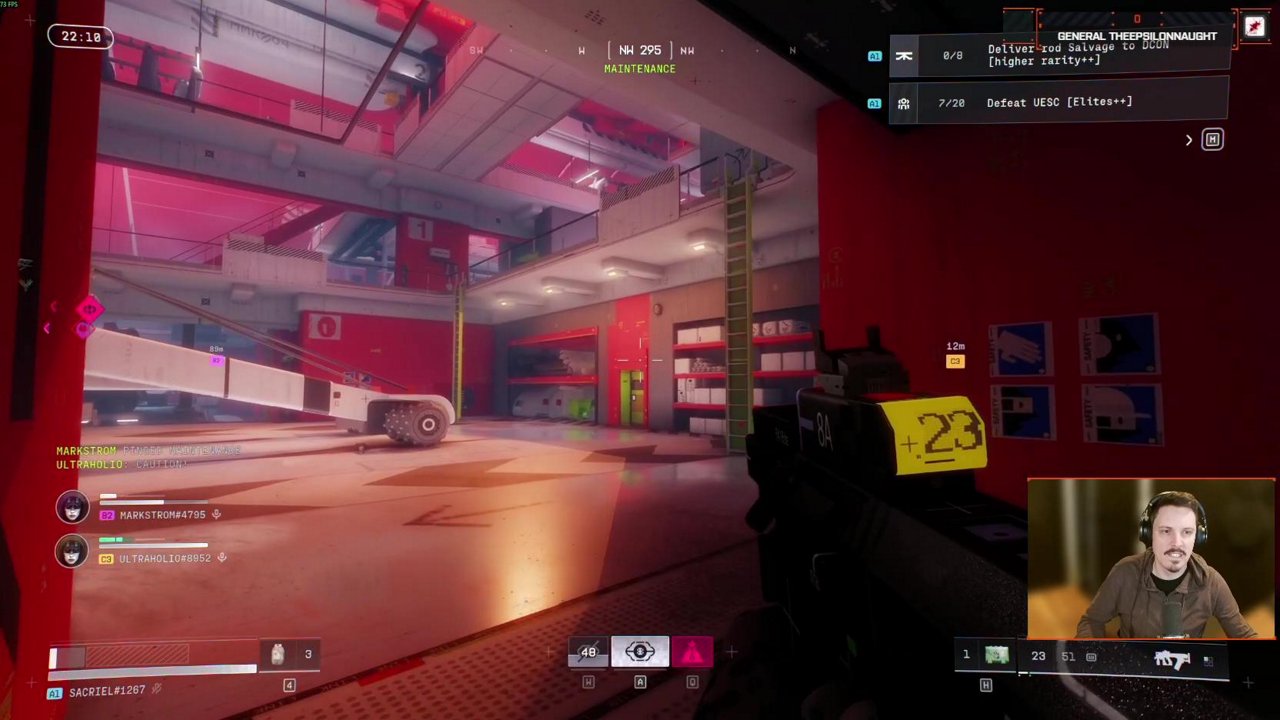The width and height of the screenshot is (1280, 720).
Task: Select the equipped submachine gun icon
Action: click(x=1171, y=659)
